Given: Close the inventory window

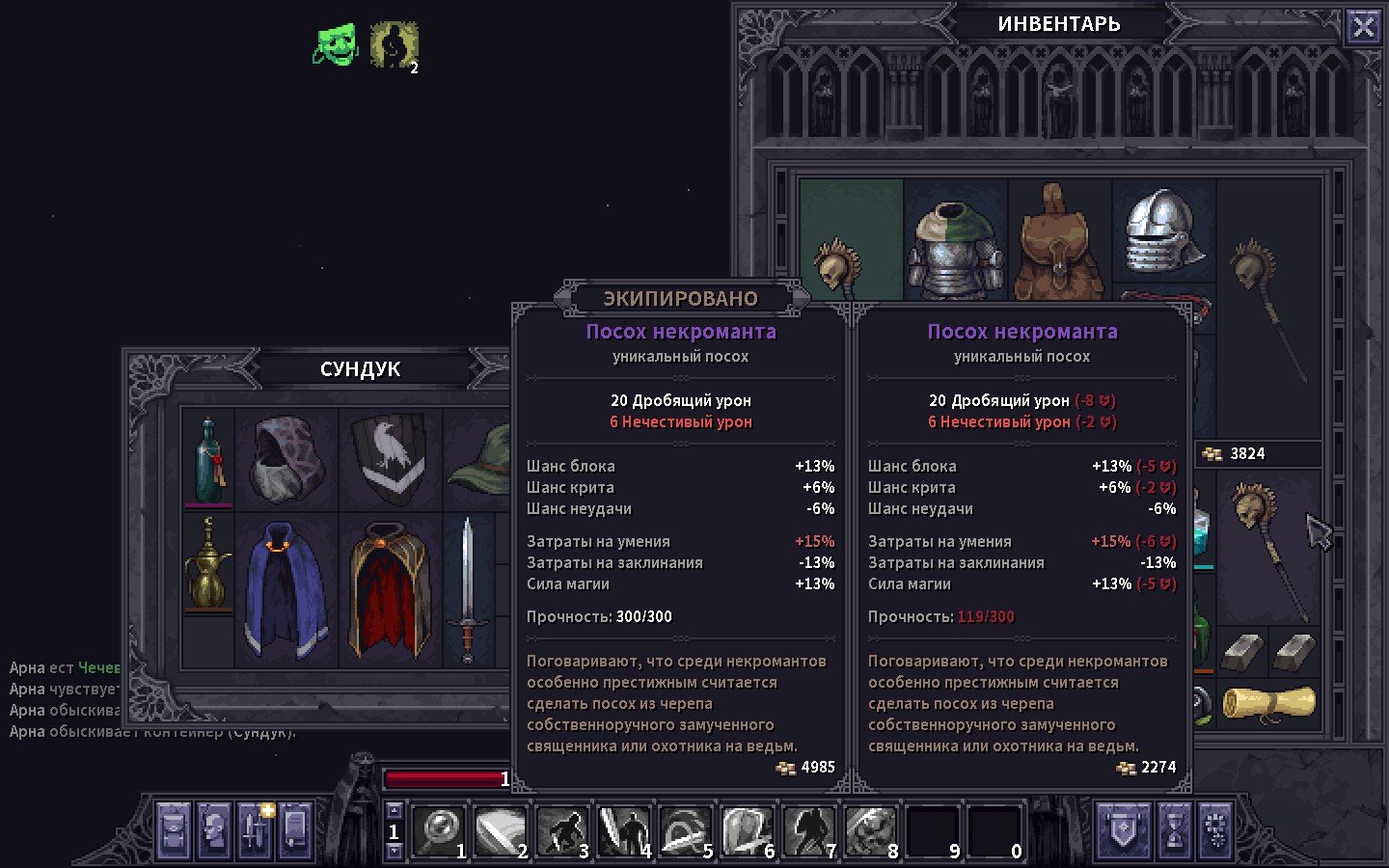Looking at the screenshot, I should pos(1363,27).
